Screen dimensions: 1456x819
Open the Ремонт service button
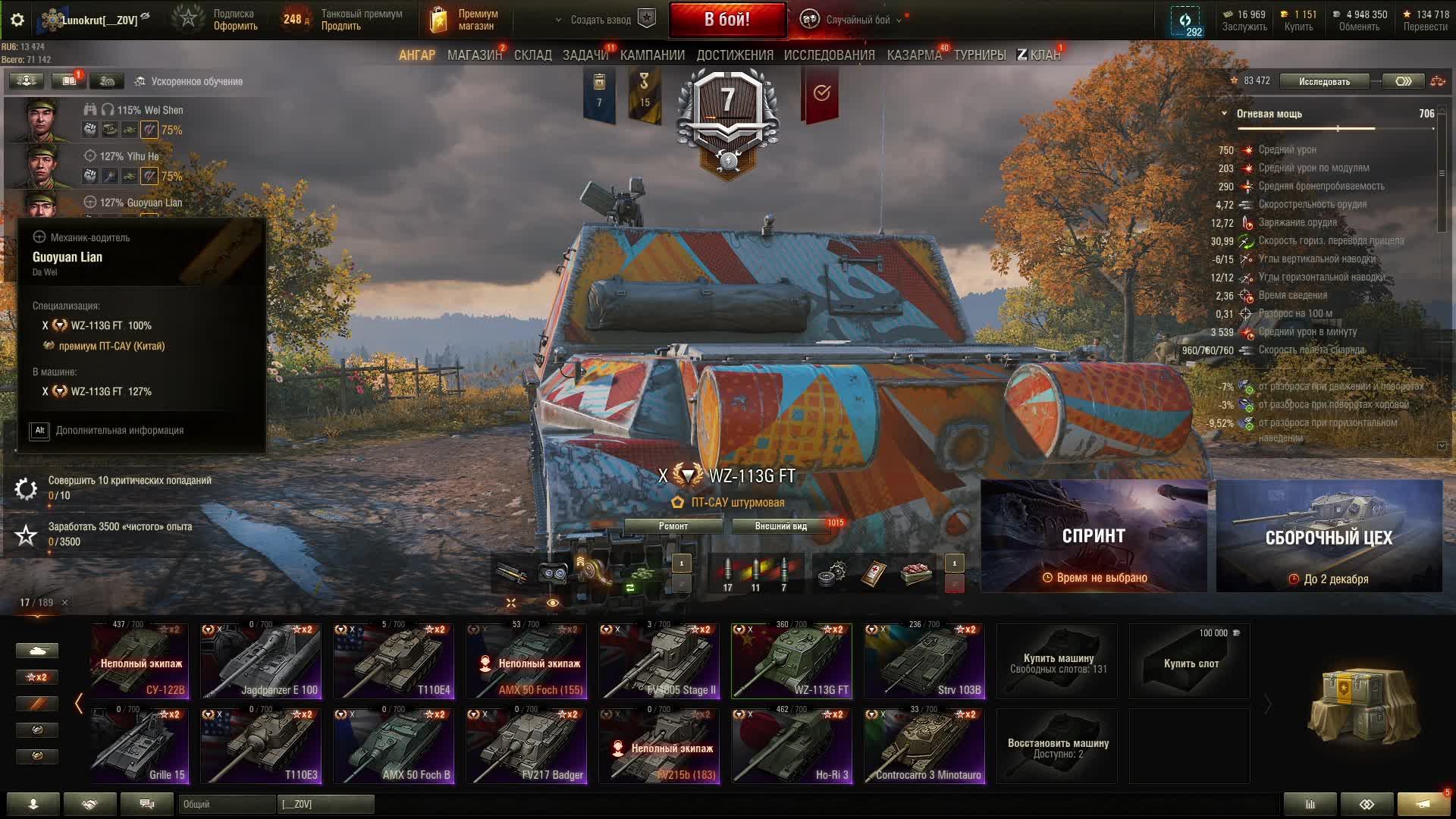pyautogui.click(x=673, y=526)
